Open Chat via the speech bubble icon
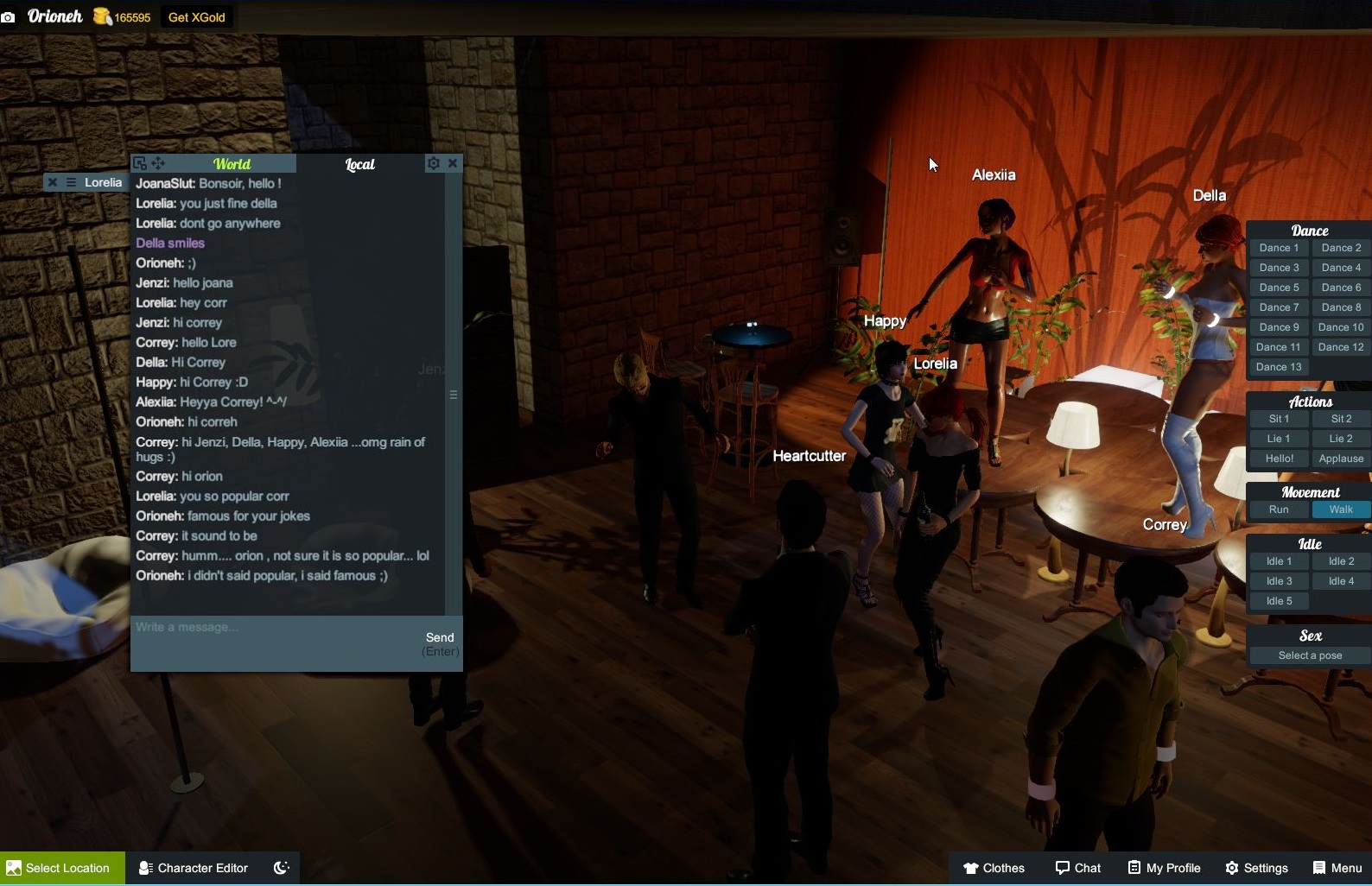Screen dimensions: 1372x886 click(x=1061, y=868)
